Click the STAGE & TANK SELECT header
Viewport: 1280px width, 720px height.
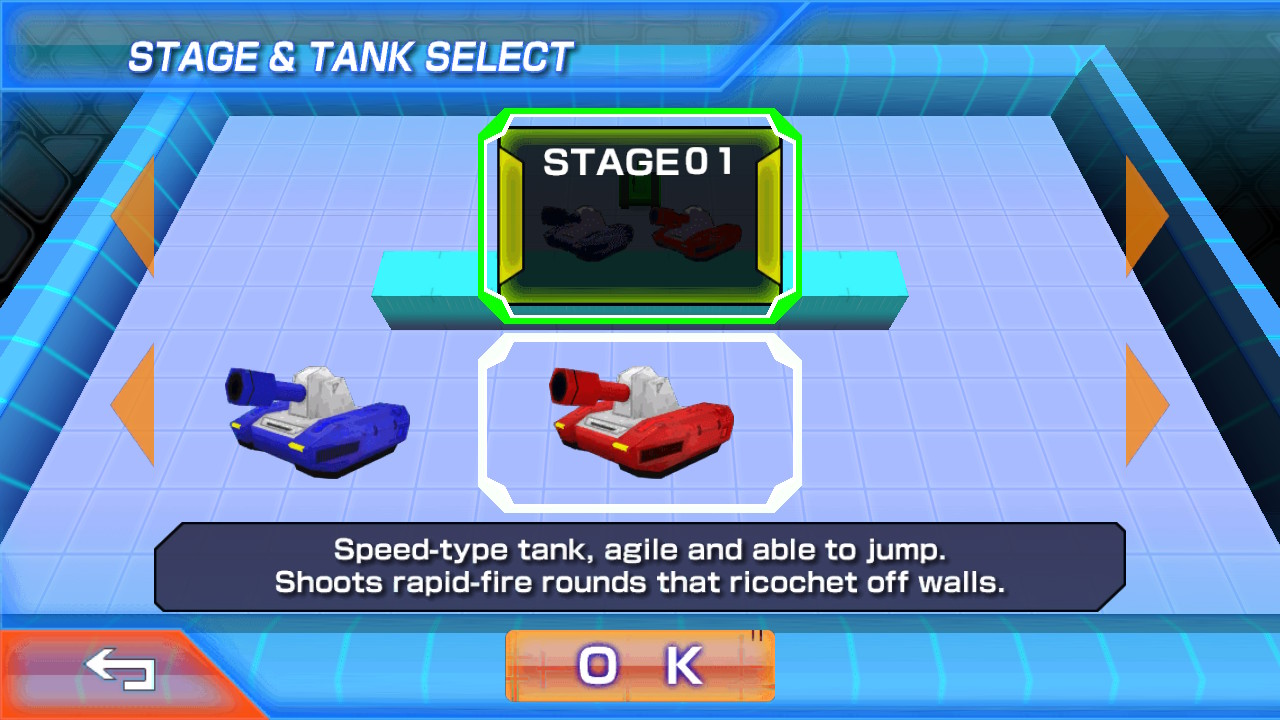pyautogui.click(x=350, y=56)
